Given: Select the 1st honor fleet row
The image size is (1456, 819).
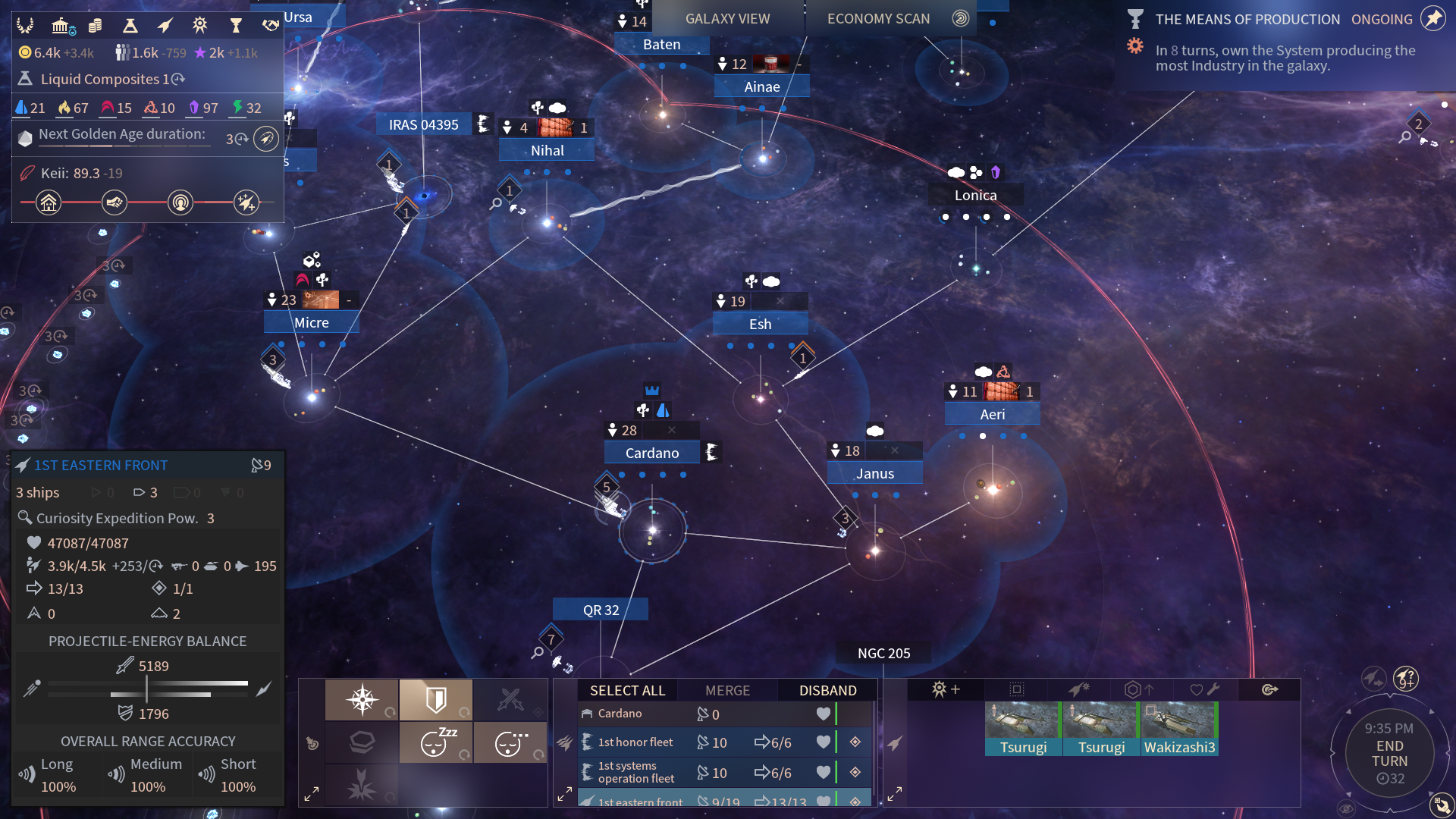Looking at the screenshot, I should tap(635, 742).
